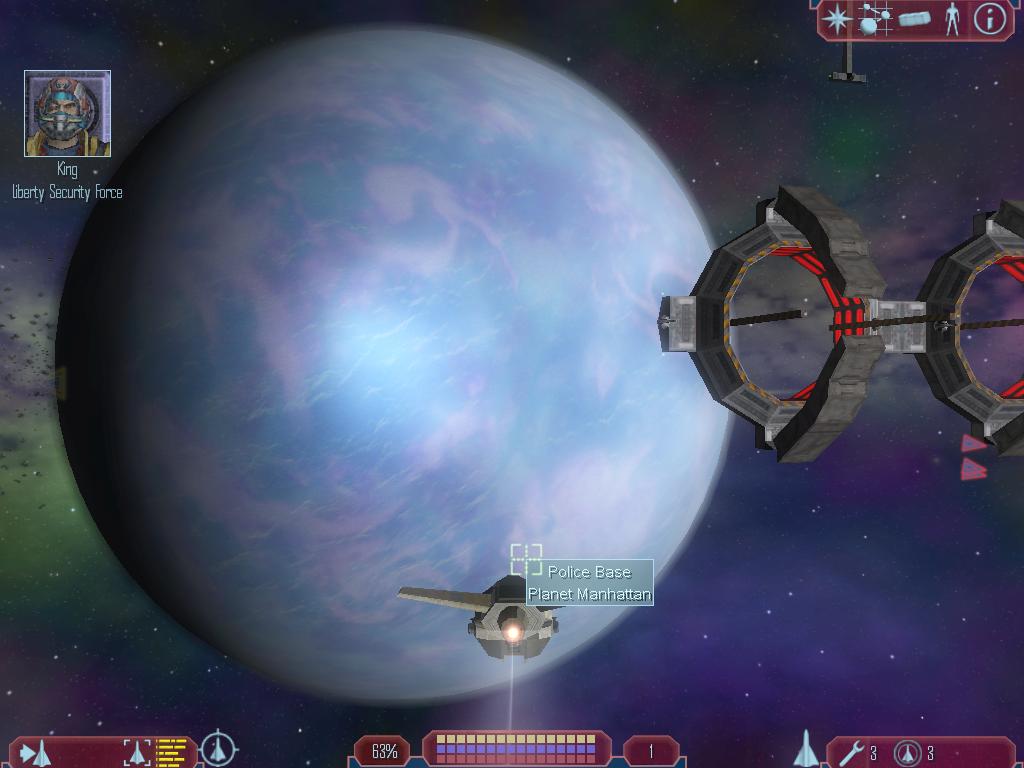Open the information card button
This screenshot has height=768, width=1024.
click(989, 19)
